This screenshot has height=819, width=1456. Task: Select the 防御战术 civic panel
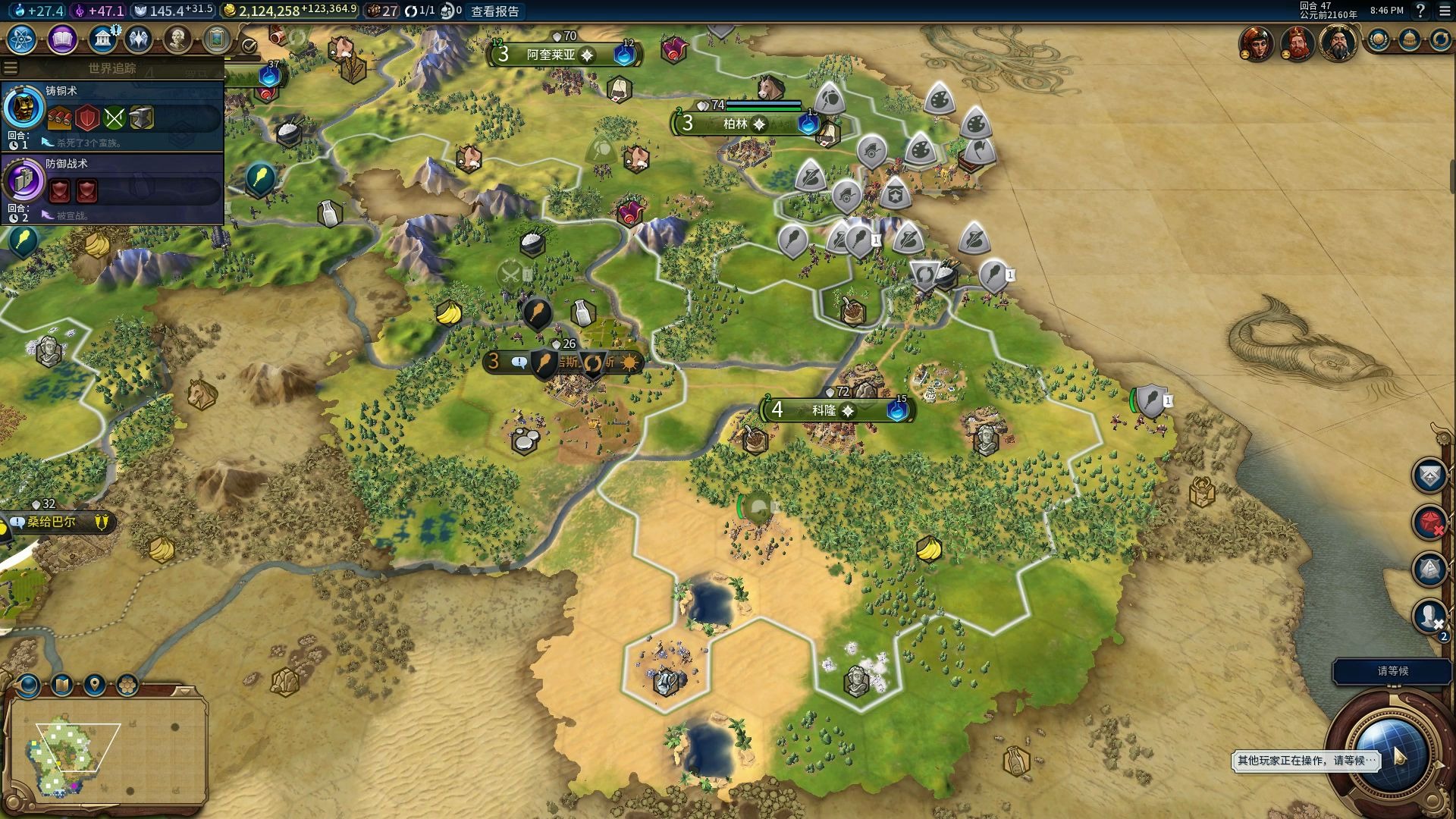(112, 188)
